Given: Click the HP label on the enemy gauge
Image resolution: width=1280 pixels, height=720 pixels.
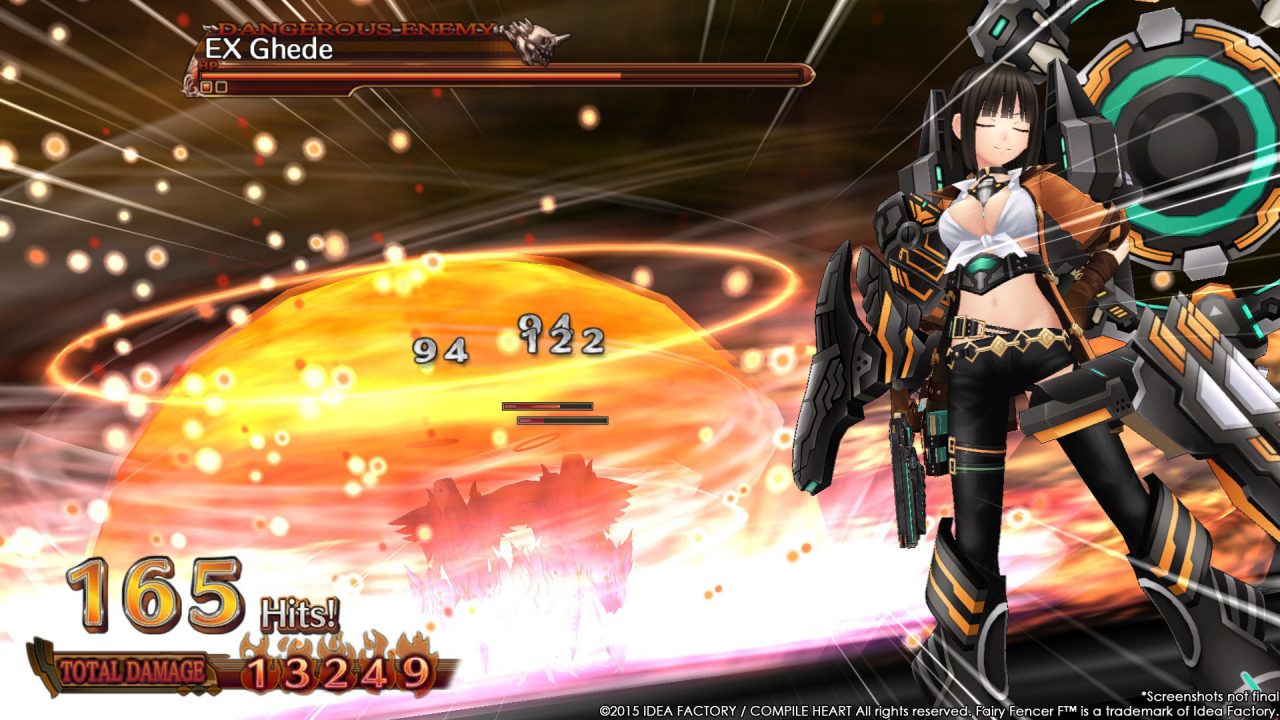Looking at the screenshot, I should [x=208, y=64].
